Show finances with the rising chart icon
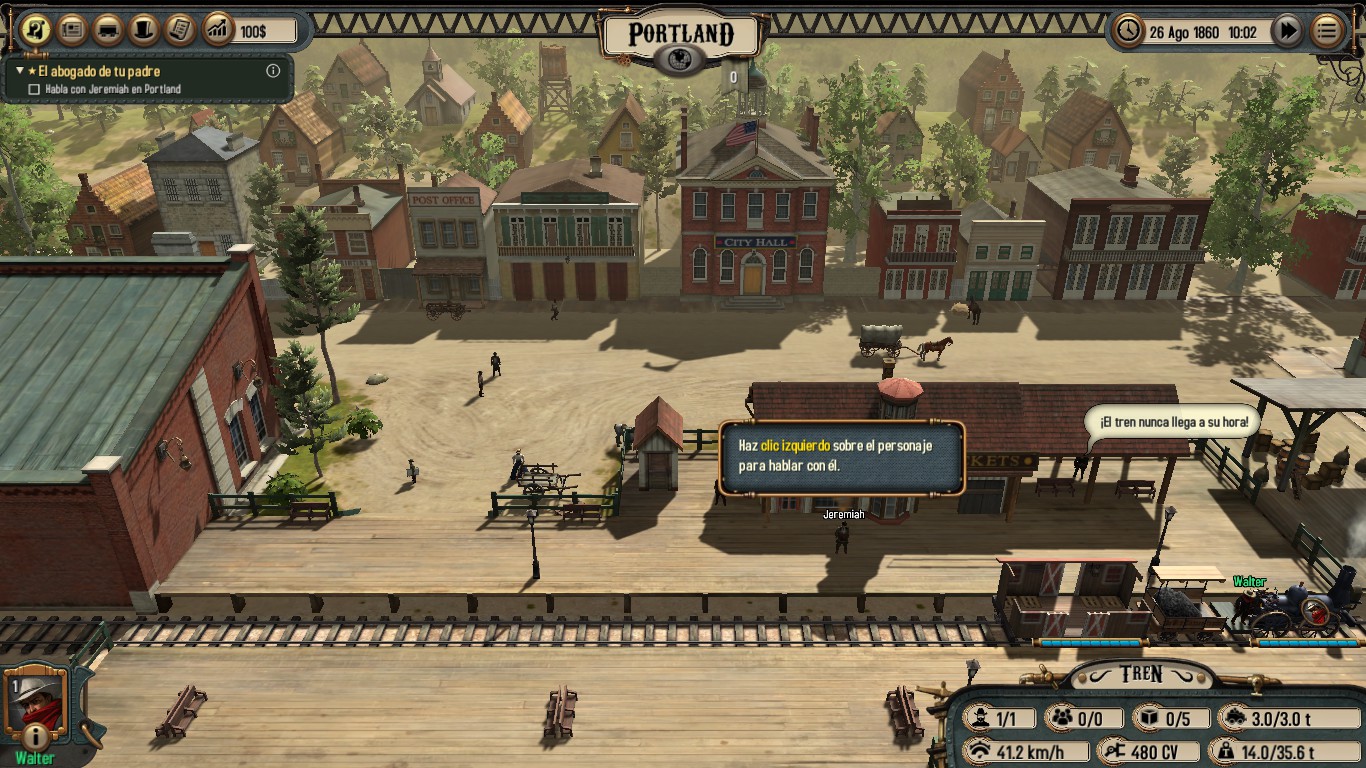Viewport: 1366px width, 768px height. tap(217, 30)
